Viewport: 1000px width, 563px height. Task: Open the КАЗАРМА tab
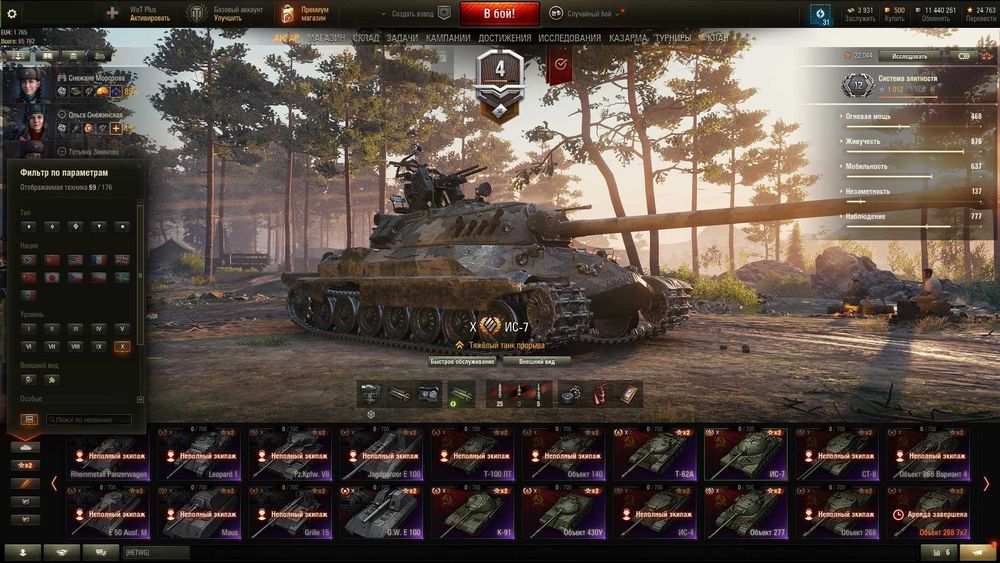(x=628, y=38)
